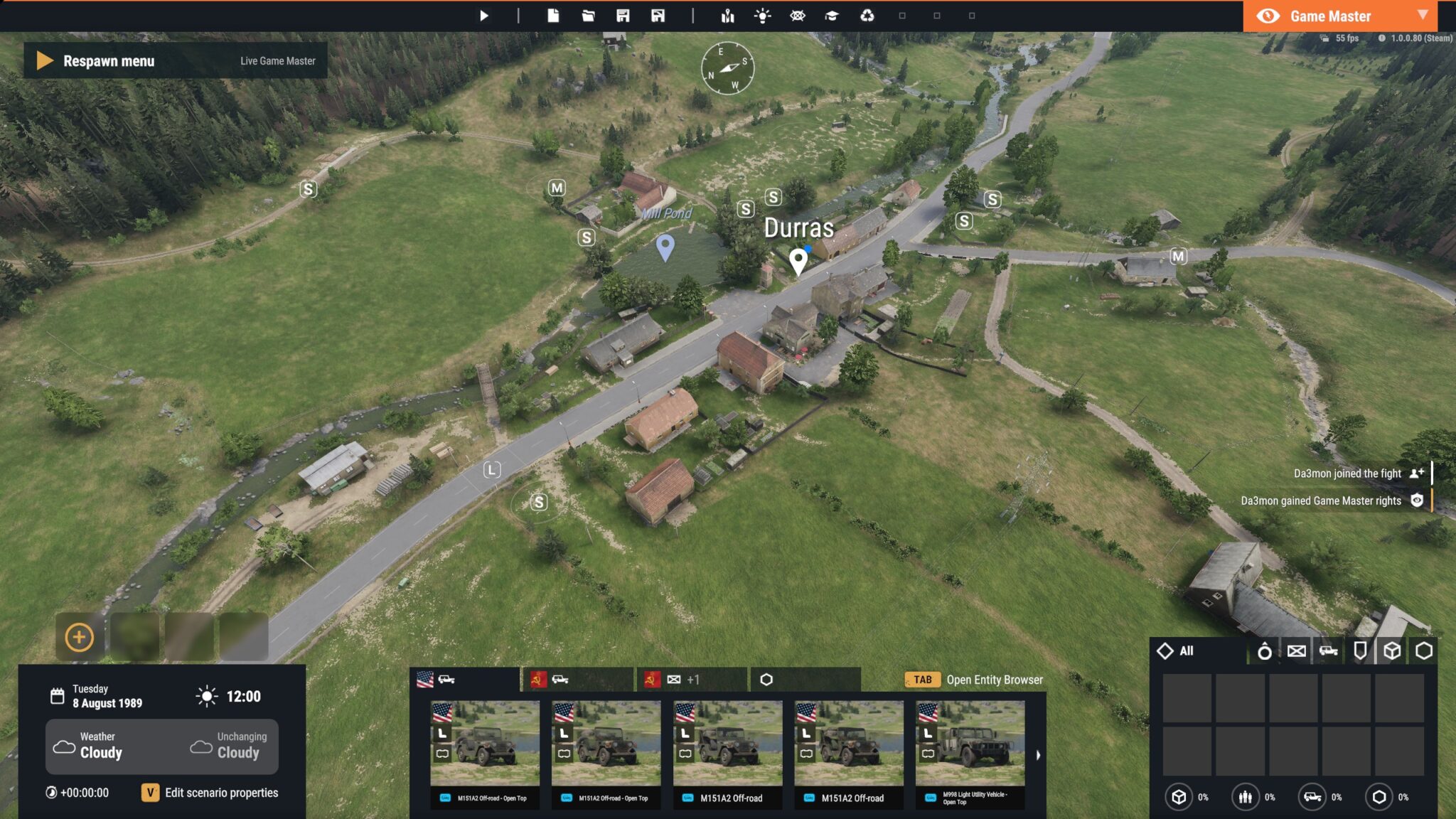
Task: Click the vehicle budget 0% indicator
Action: click(1312, 797)
